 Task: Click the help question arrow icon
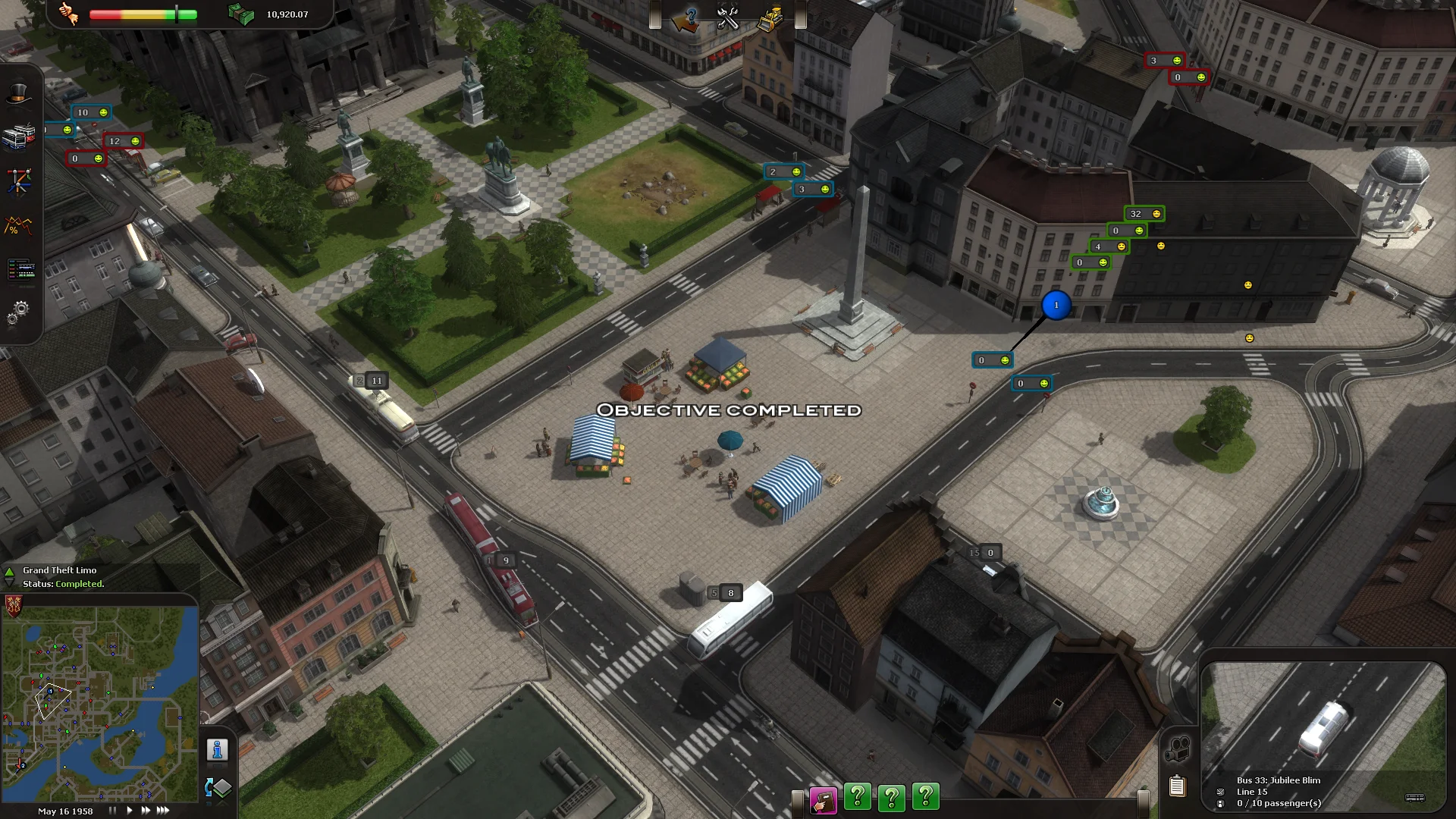pos(685,17)
